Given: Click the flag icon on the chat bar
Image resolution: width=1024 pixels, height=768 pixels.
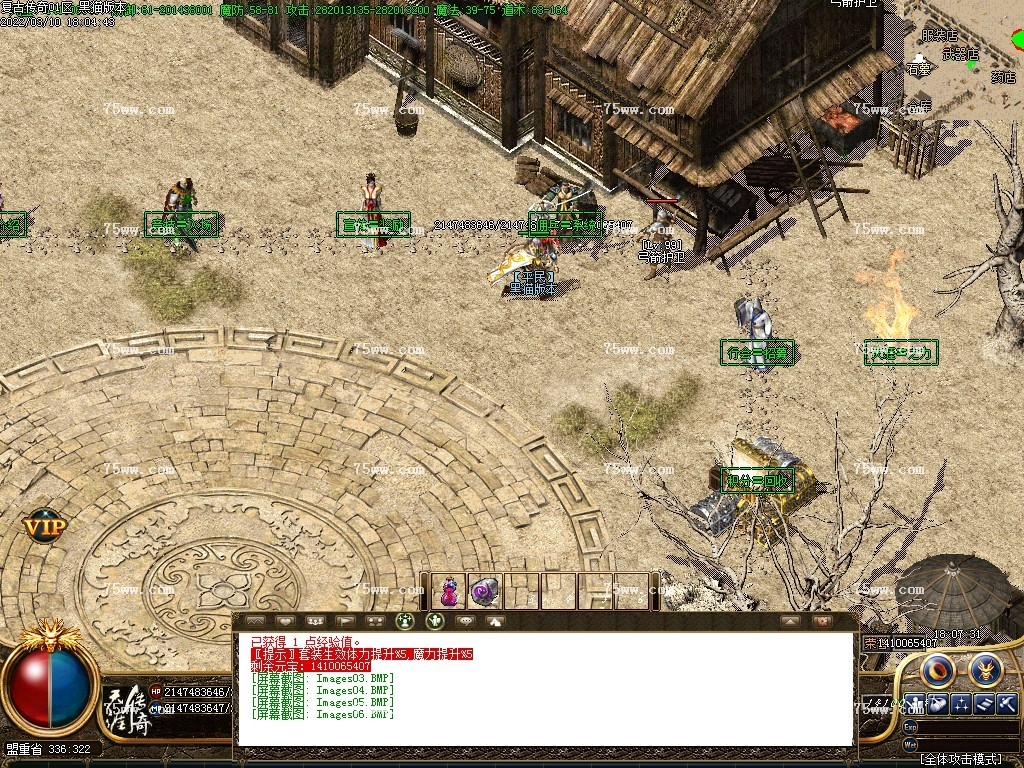Looking at the screenshot, I should (346, 621).
